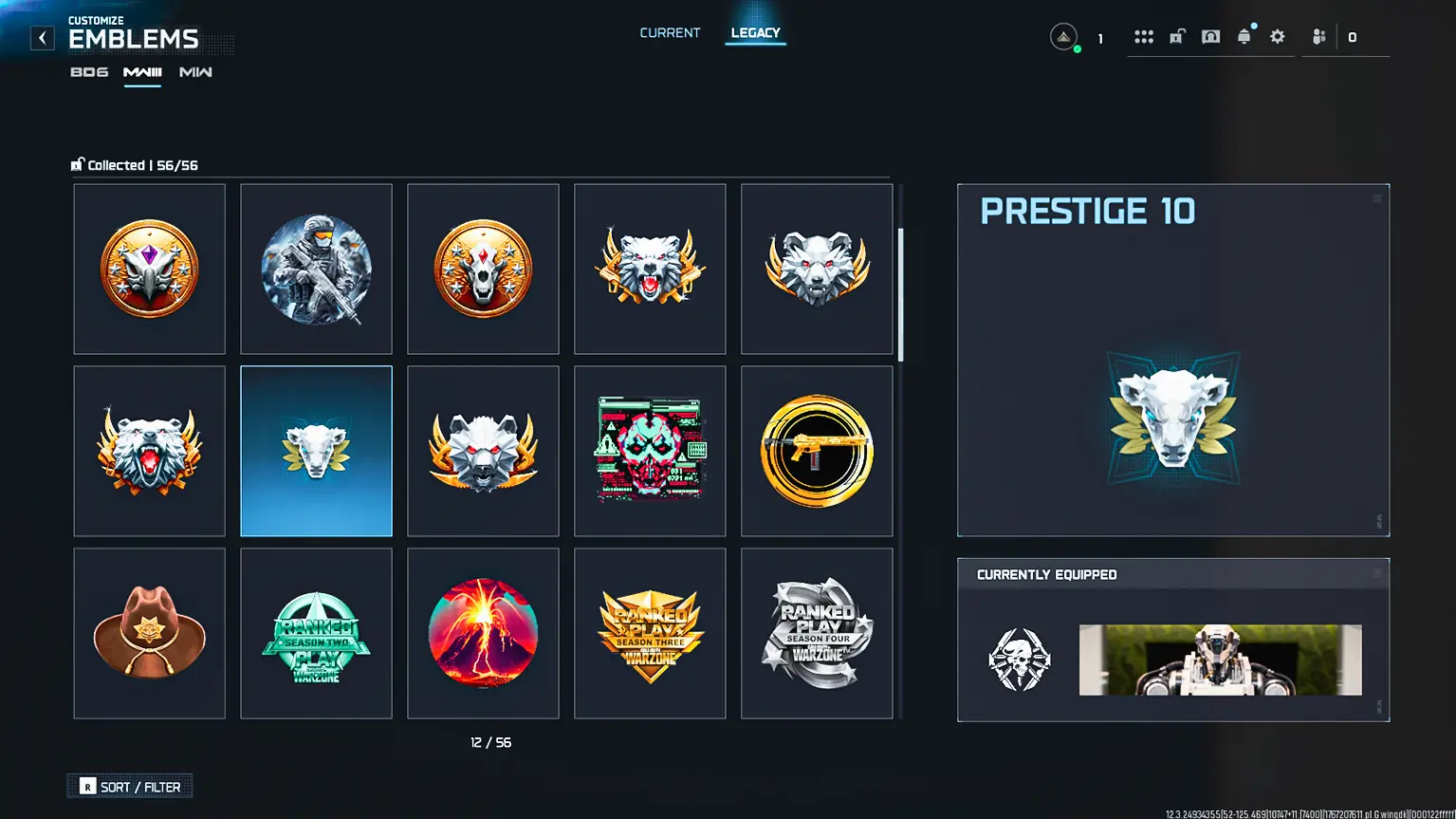Click the currently equipped skull emblem
The height and width of the screenshot is (819, 1456).
(x=1021, y=657)
